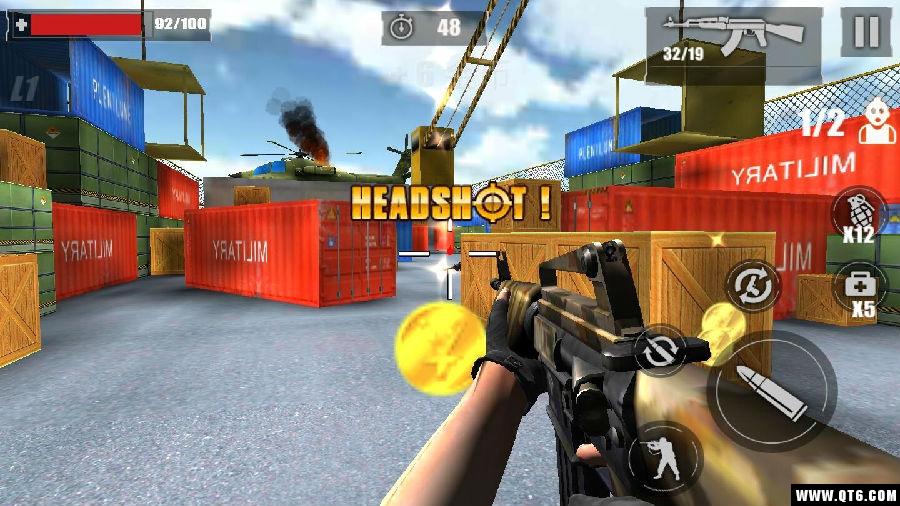Fire the weapon with the bullet button
Image resolution: width=900 pixels, height=506 pixels.
pyautogui.click(x=771, y=390)
